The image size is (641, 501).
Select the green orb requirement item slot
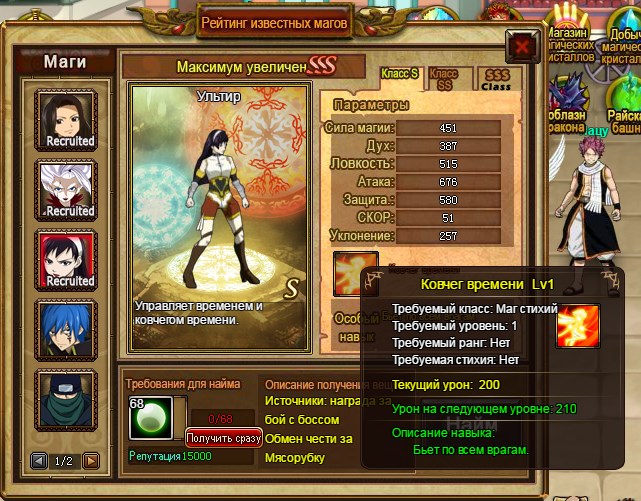point(148,418)
